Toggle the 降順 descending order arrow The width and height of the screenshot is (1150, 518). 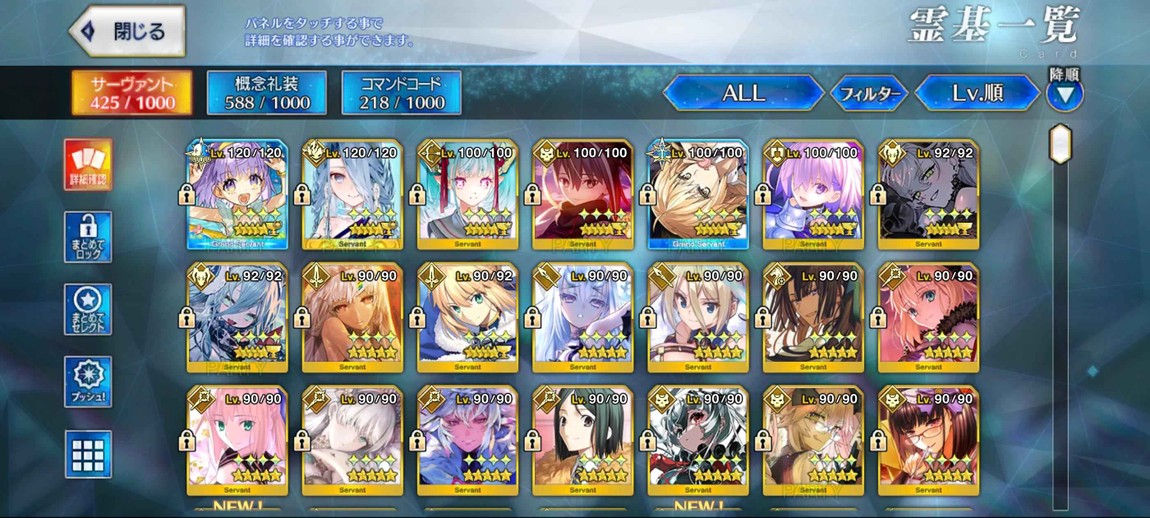coord(1064,93)
